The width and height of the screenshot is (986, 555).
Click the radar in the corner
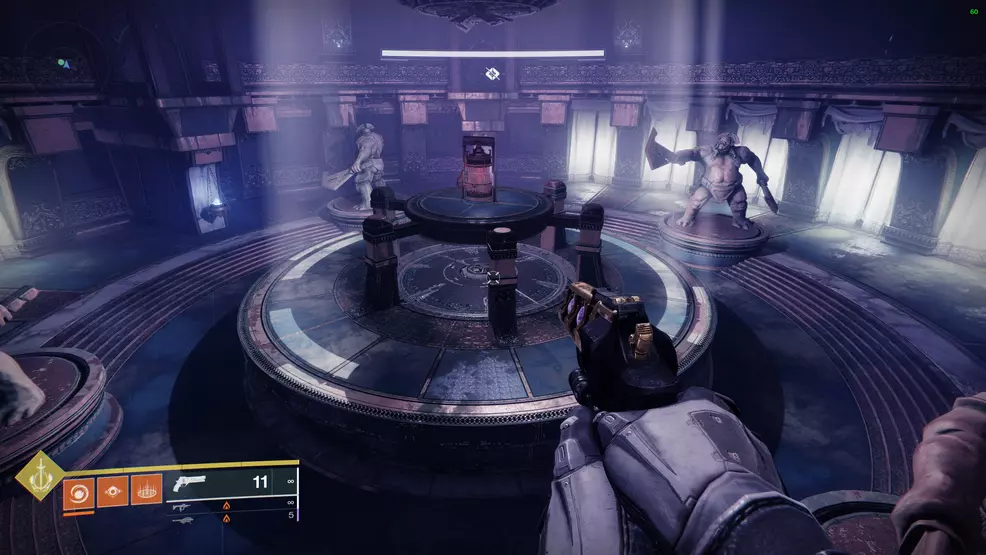pyautogui.click(x=62, y=62)
